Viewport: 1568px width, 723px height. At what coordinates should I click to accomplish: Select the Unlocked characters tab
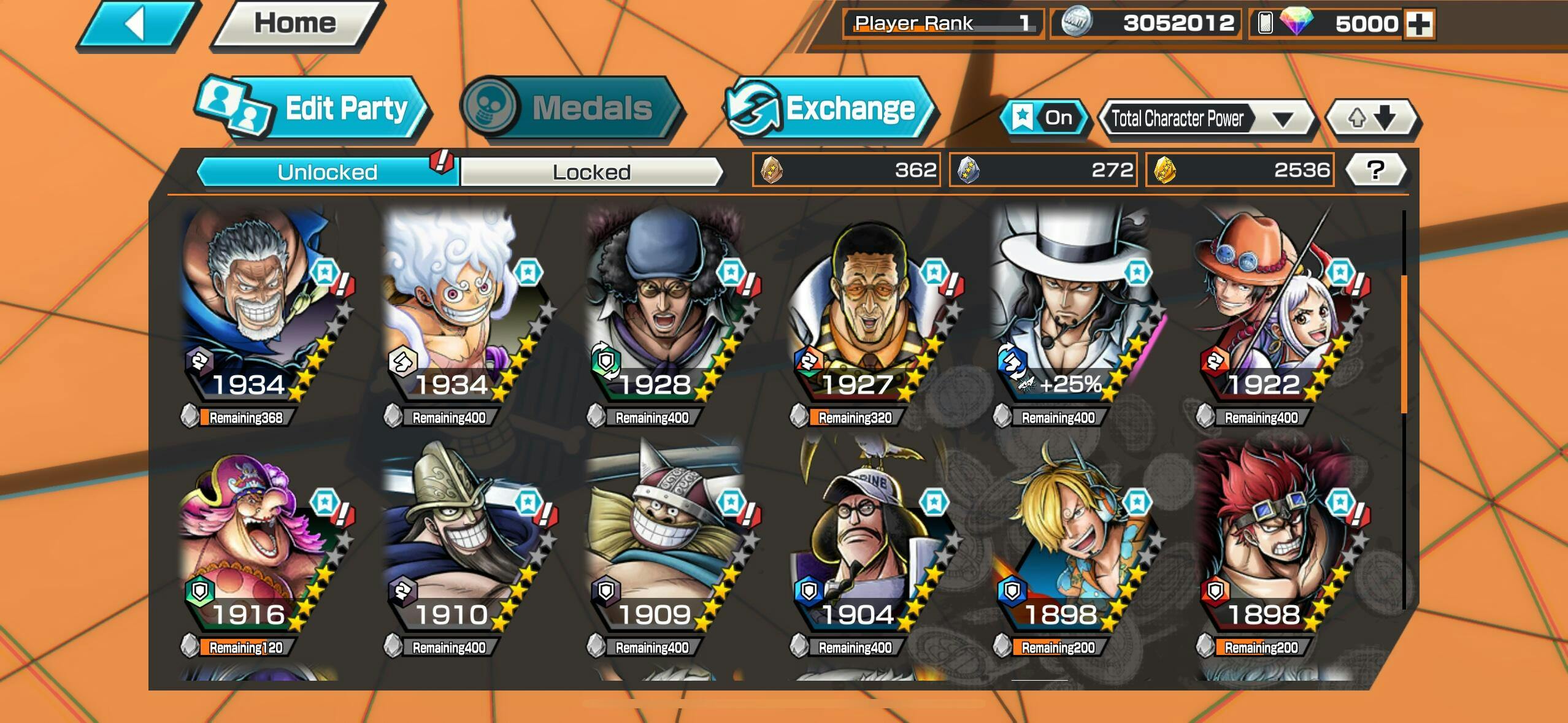pyautogui.click(x=327, y=172)
